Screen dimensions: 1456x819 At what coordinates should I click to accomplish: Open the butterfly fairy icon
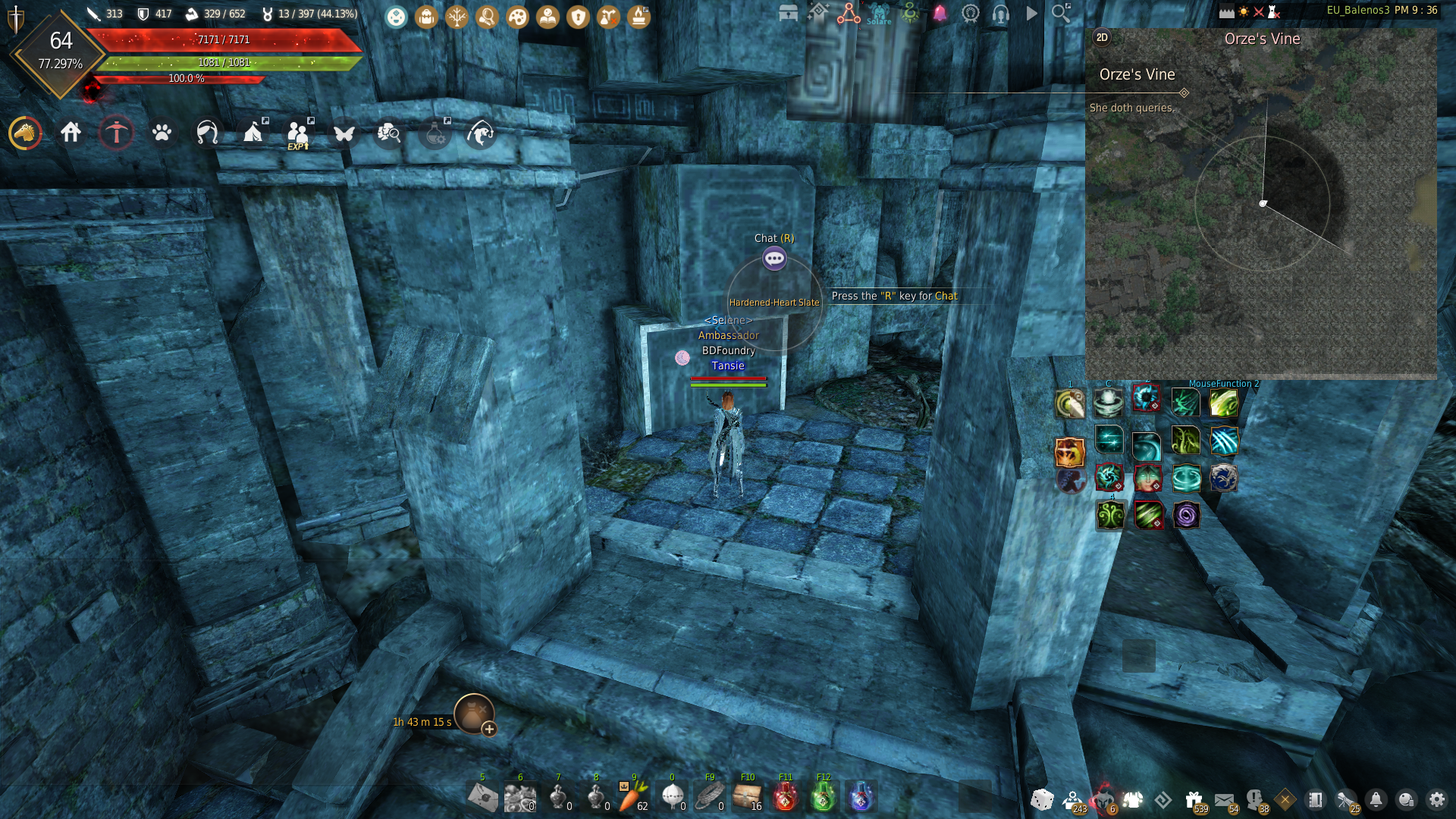pos(344,133)
